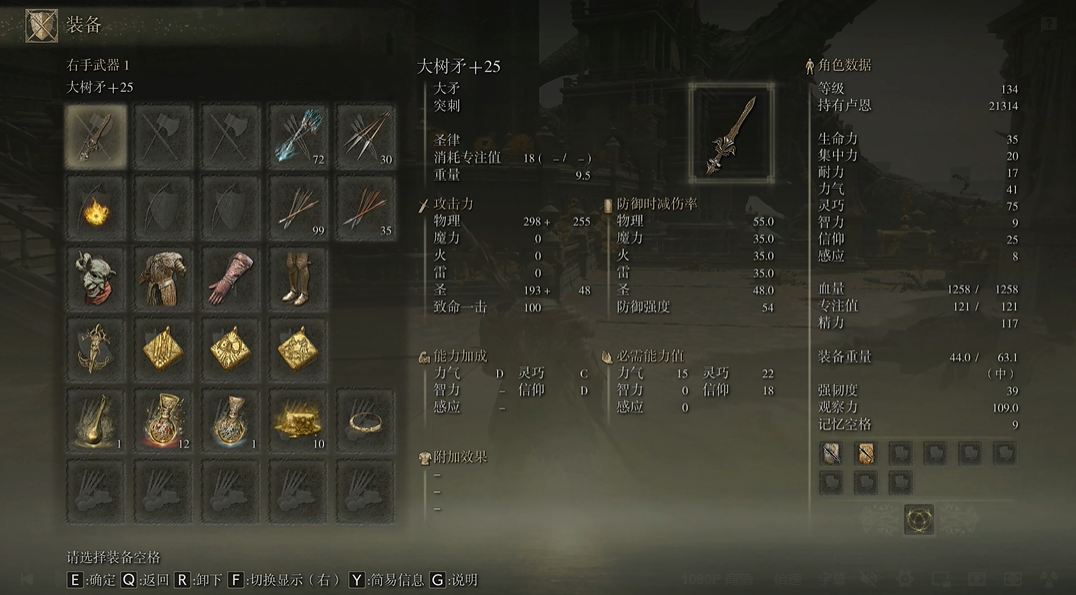Select the blue-feathered arrow slot with 72

(x=298, y=136)
